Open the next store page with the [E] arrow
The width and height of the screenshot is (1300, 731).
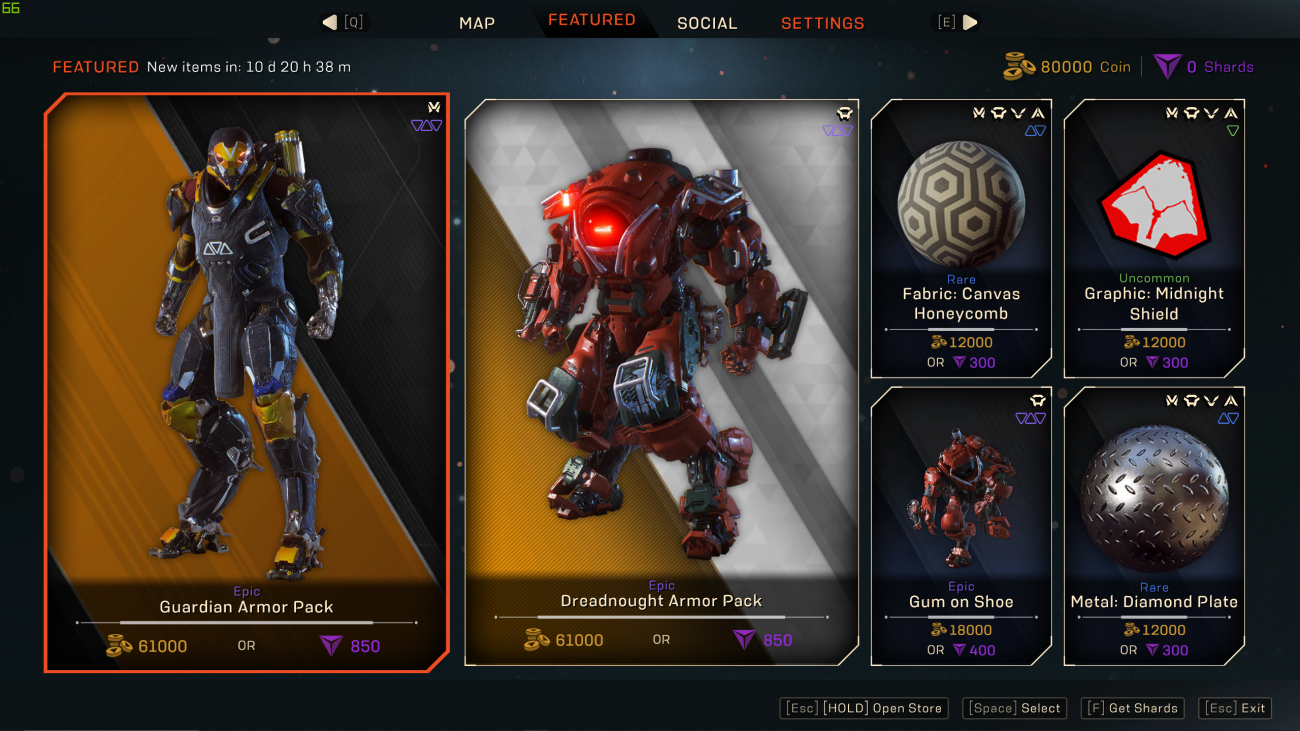click(971, 20)
